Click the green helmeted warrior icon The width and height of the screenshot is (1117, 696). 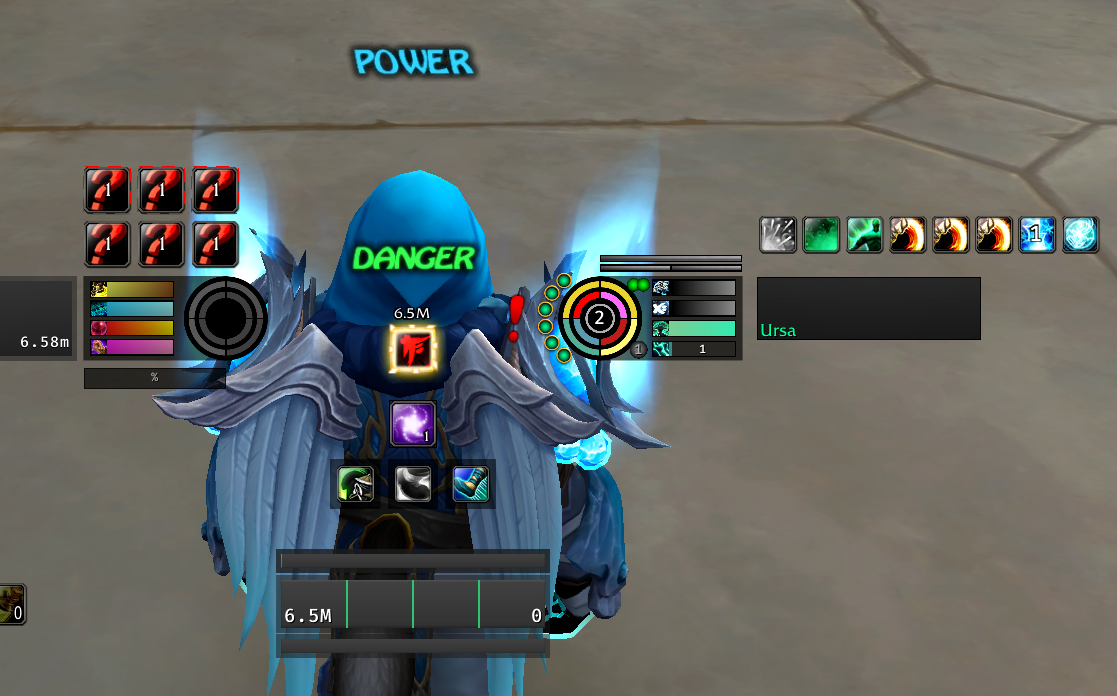356,484
